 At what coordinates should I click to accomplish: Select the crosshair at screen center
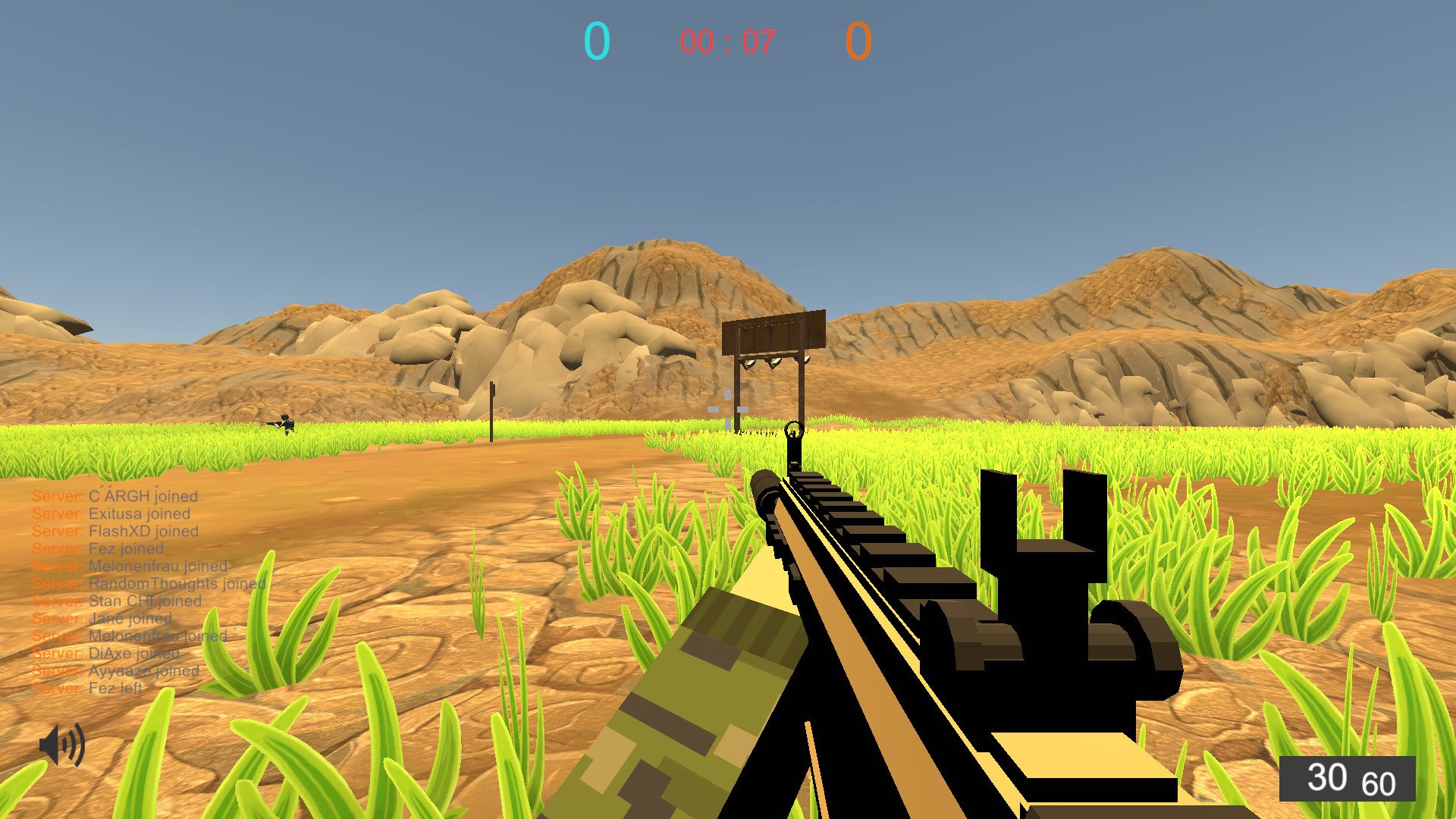click(x=726, y=409)
